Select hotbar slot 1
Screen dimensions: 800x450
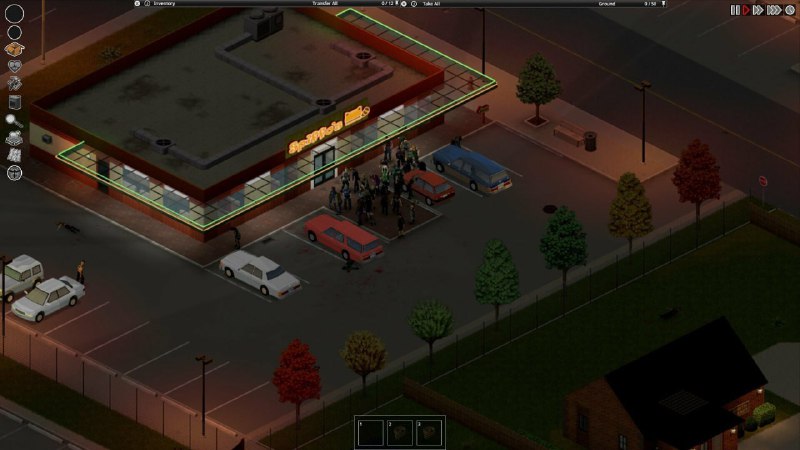(369, 432)
